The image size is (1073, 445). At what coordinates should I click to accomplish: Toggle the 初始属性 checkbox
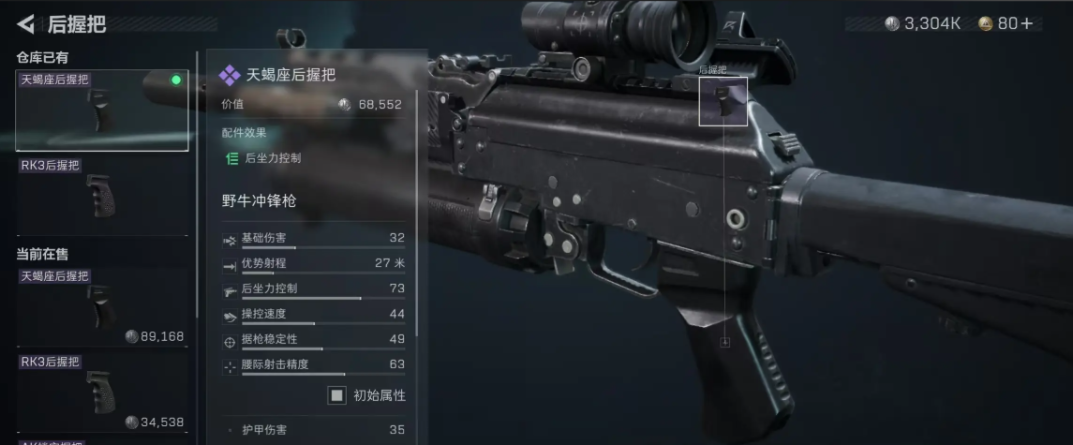coord(337,395)
